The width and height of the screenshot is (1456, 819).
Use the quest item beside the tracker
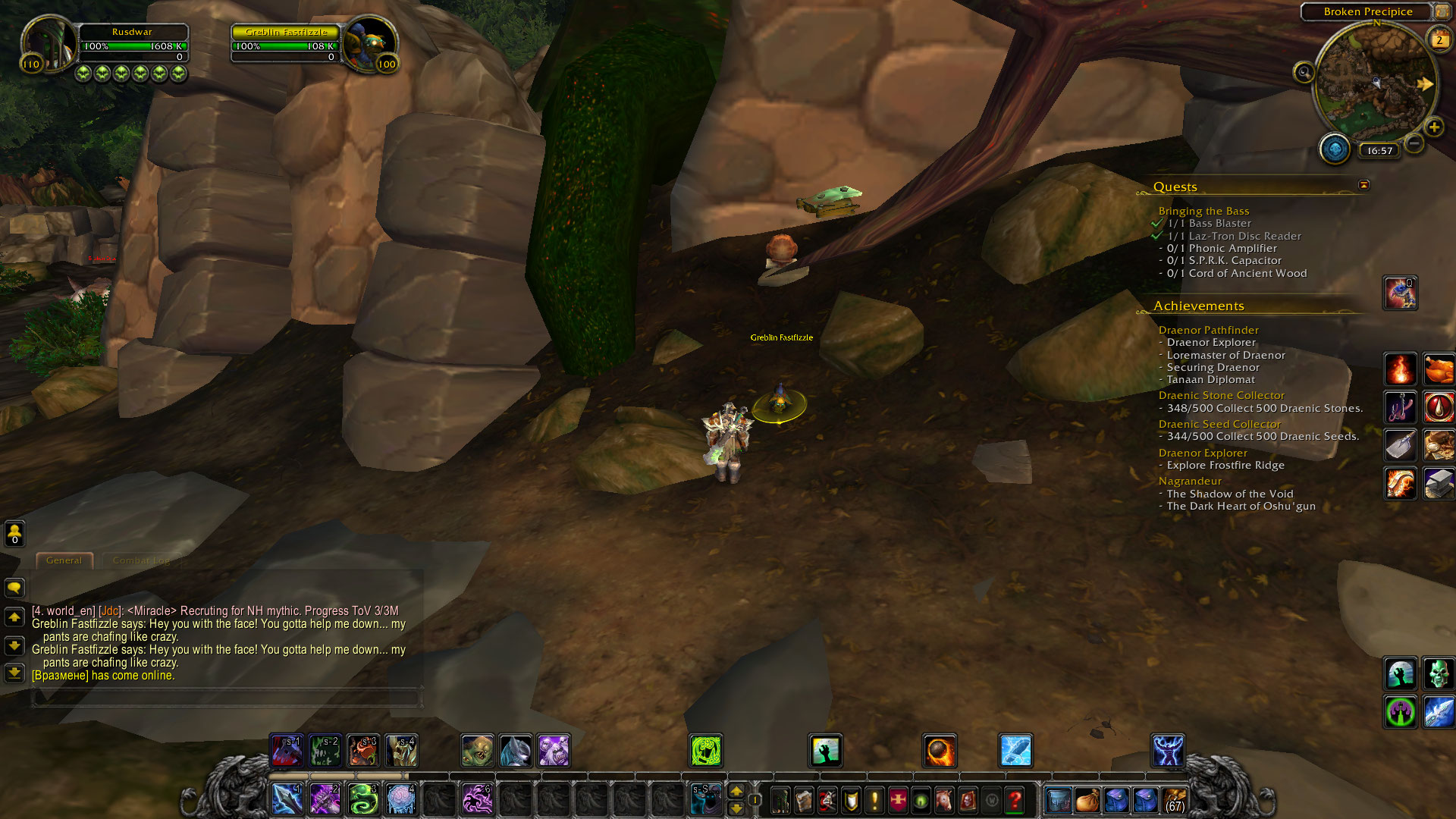[1400, 293]
